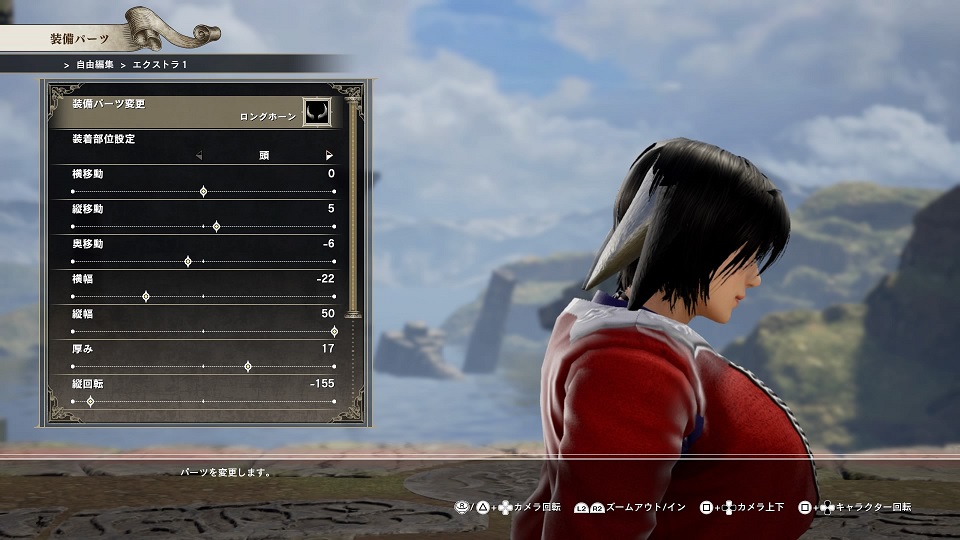960x540 pixels.
Task: Adjust the 縦回転 slider
Action: click(x=91, y=401)
